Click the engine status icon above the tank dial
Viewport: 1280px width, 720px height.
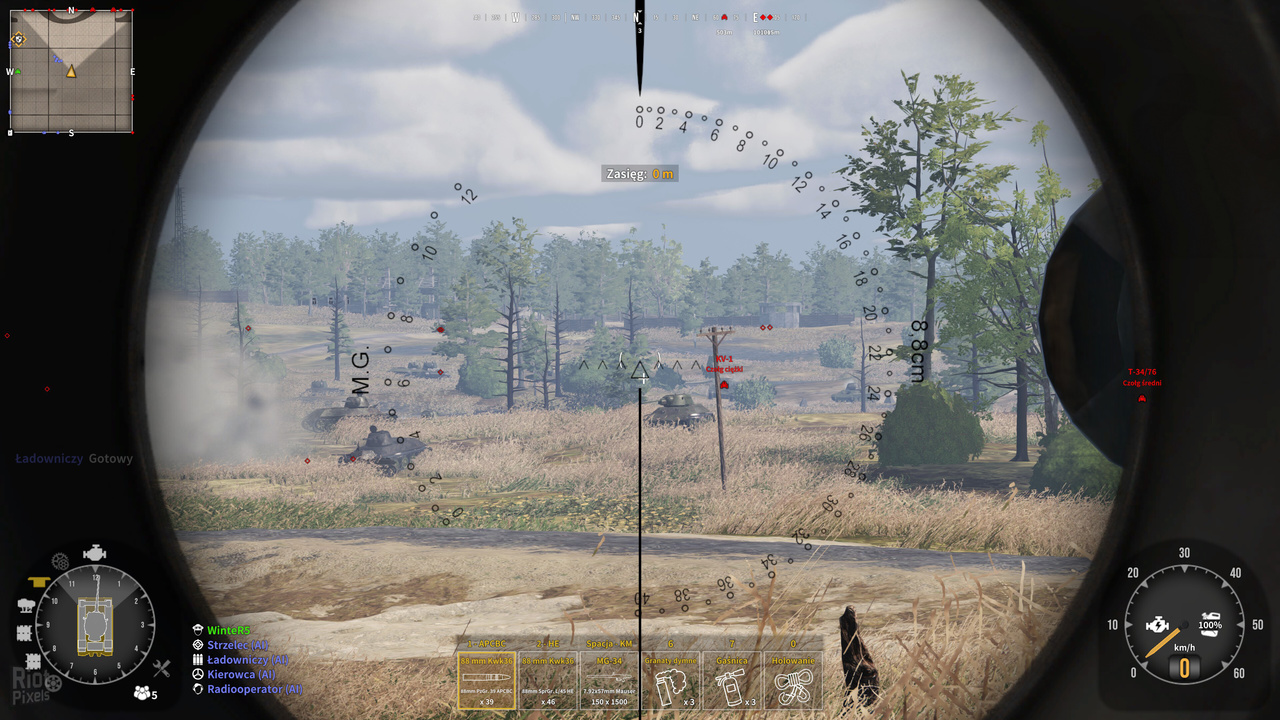[95, 553]
